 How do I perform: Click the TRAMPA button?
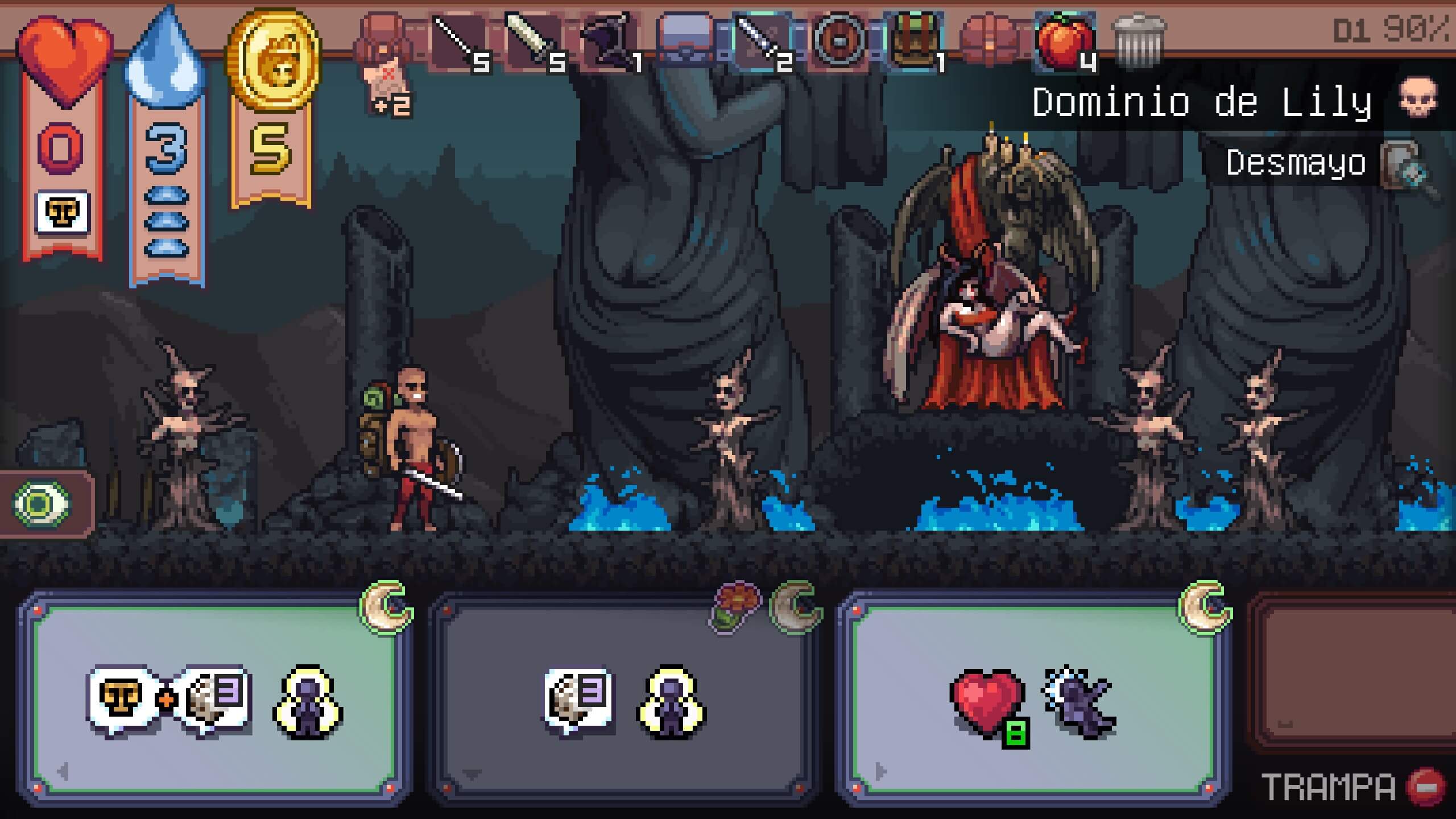coord(1352,787)
